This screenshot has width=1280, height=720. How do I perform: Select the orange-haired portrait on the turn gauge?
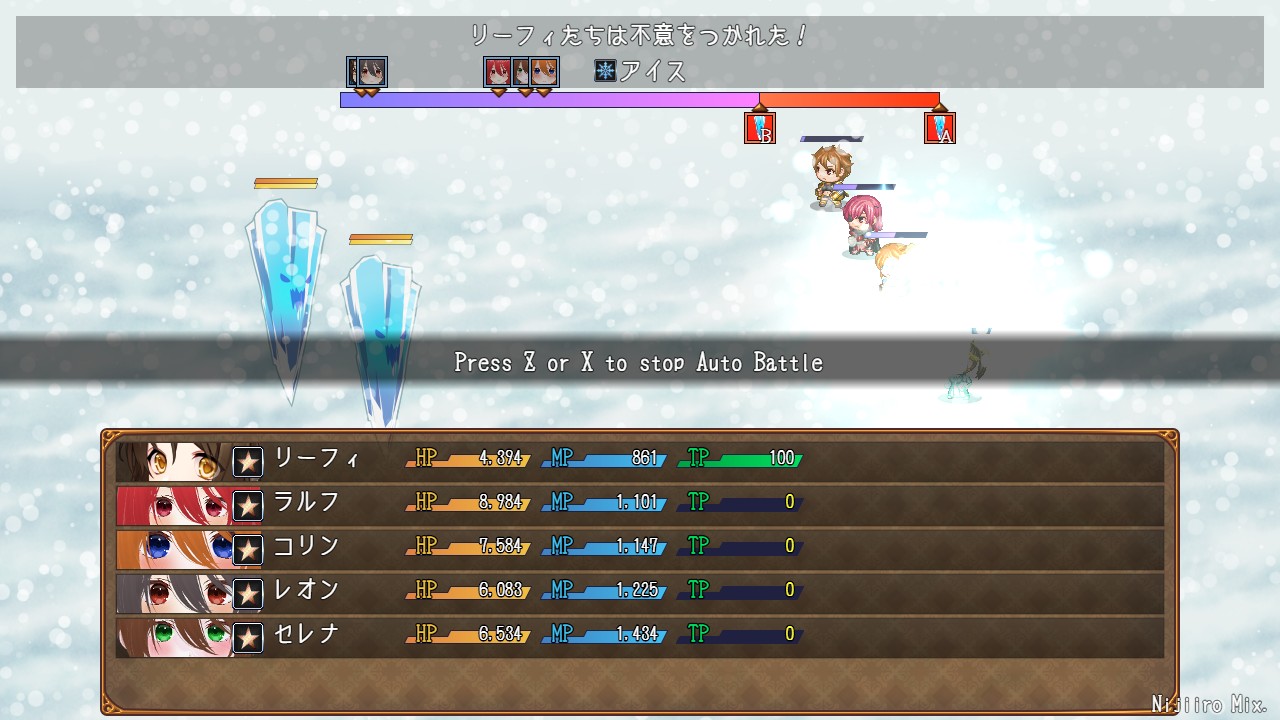tap(545, 72)
